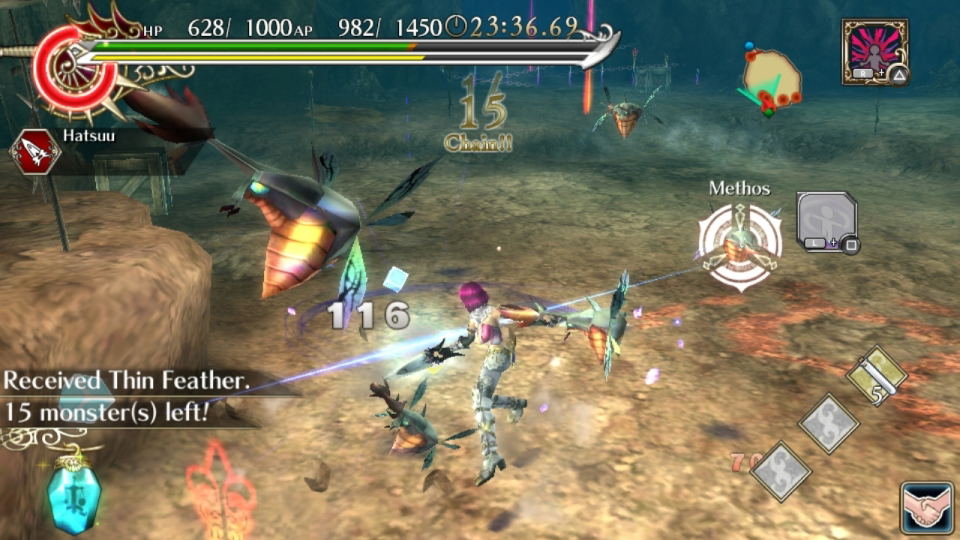Use the white vial item slot
Screen dimensions: 960x540
876,376
